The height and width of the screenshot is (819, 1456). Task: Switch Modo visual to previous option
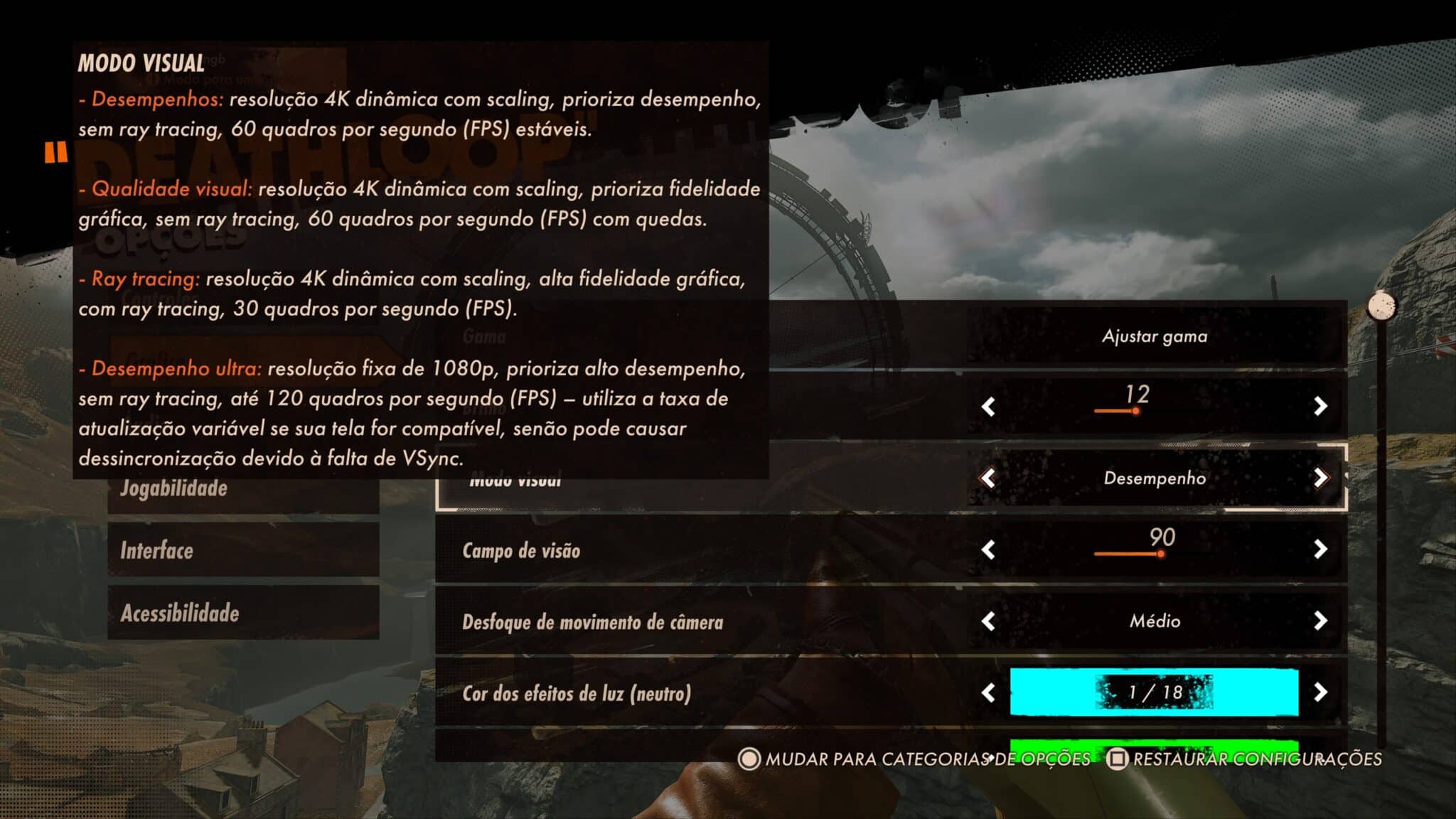[988, 478]
